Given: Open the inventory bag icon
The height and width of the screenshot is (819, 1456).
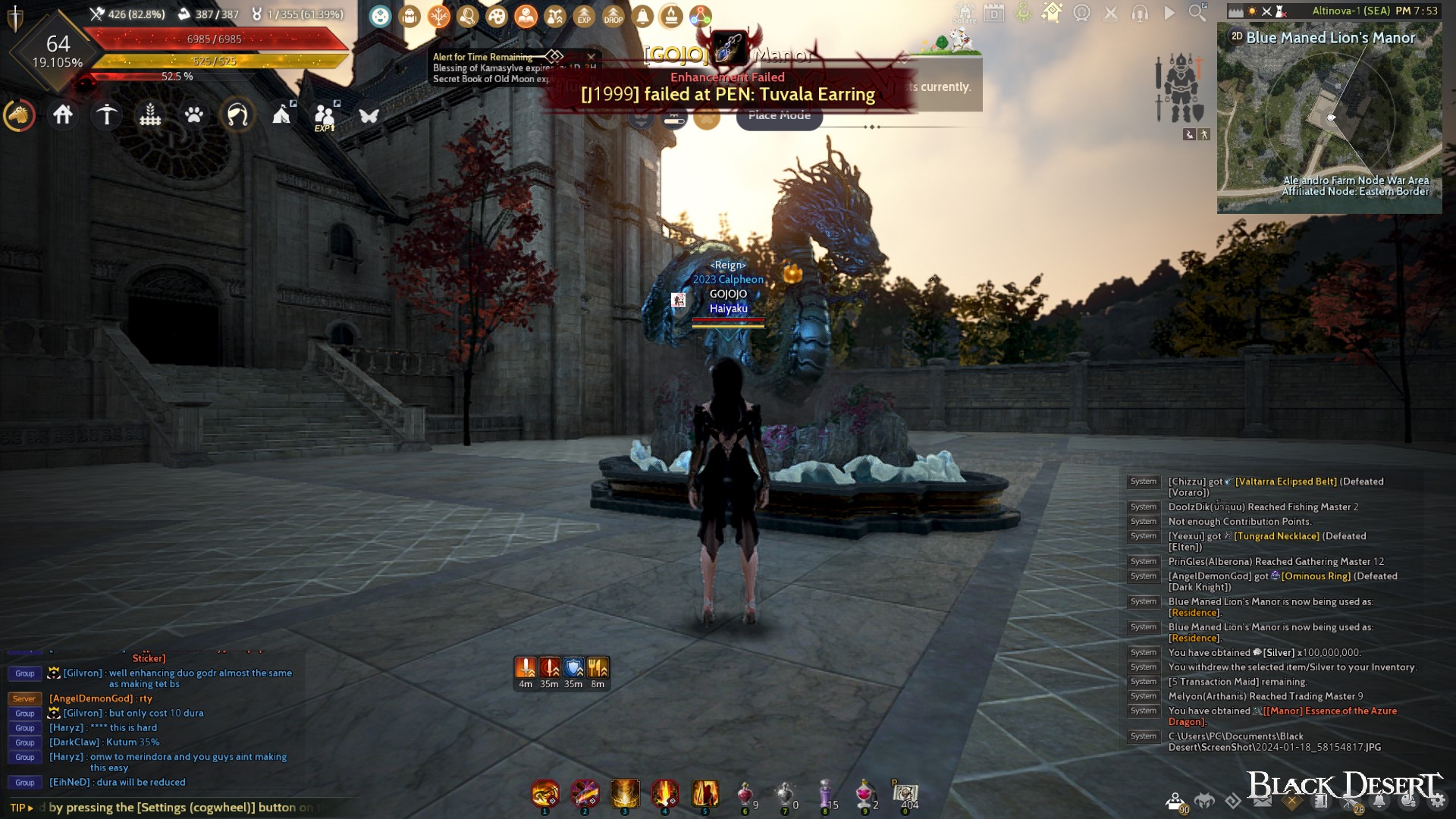Looking at the screenshot, I should pyautogui.click(x=409, y=14).
